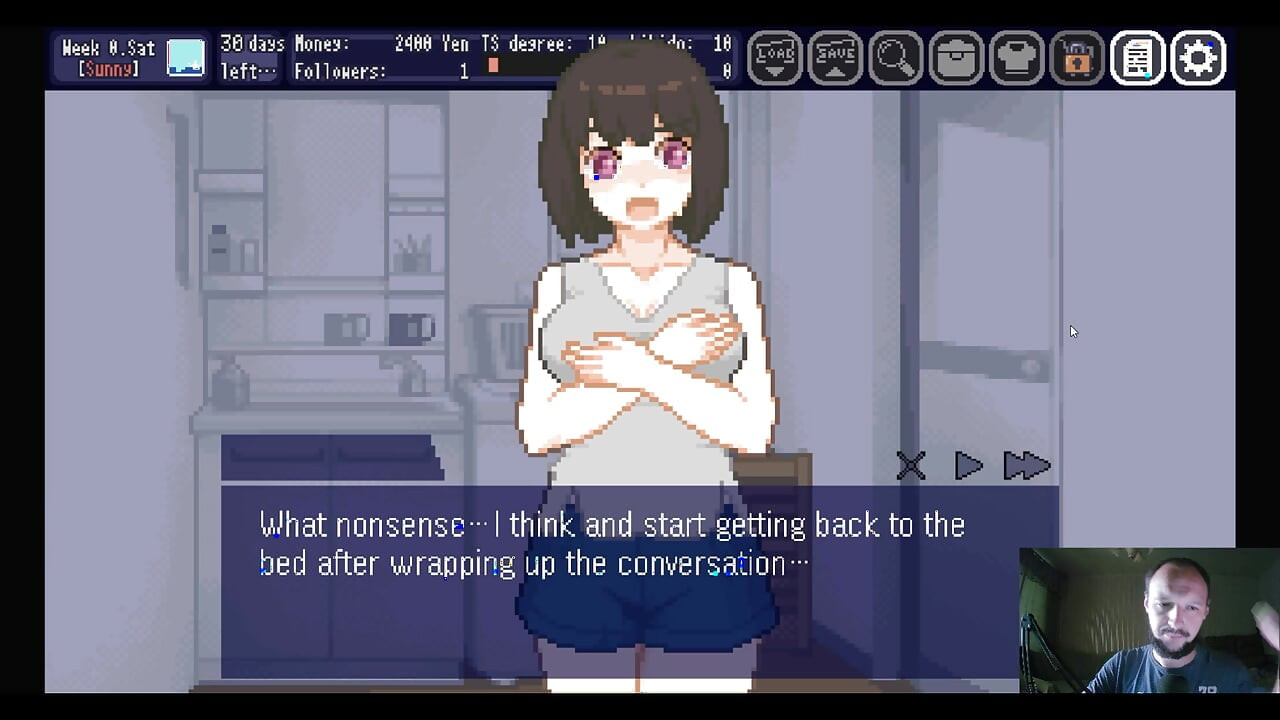Click the double-arrow fast-forward skip button
Image resolution: width=1280 pixels, height=720 pixels.
click(1027, 466)
